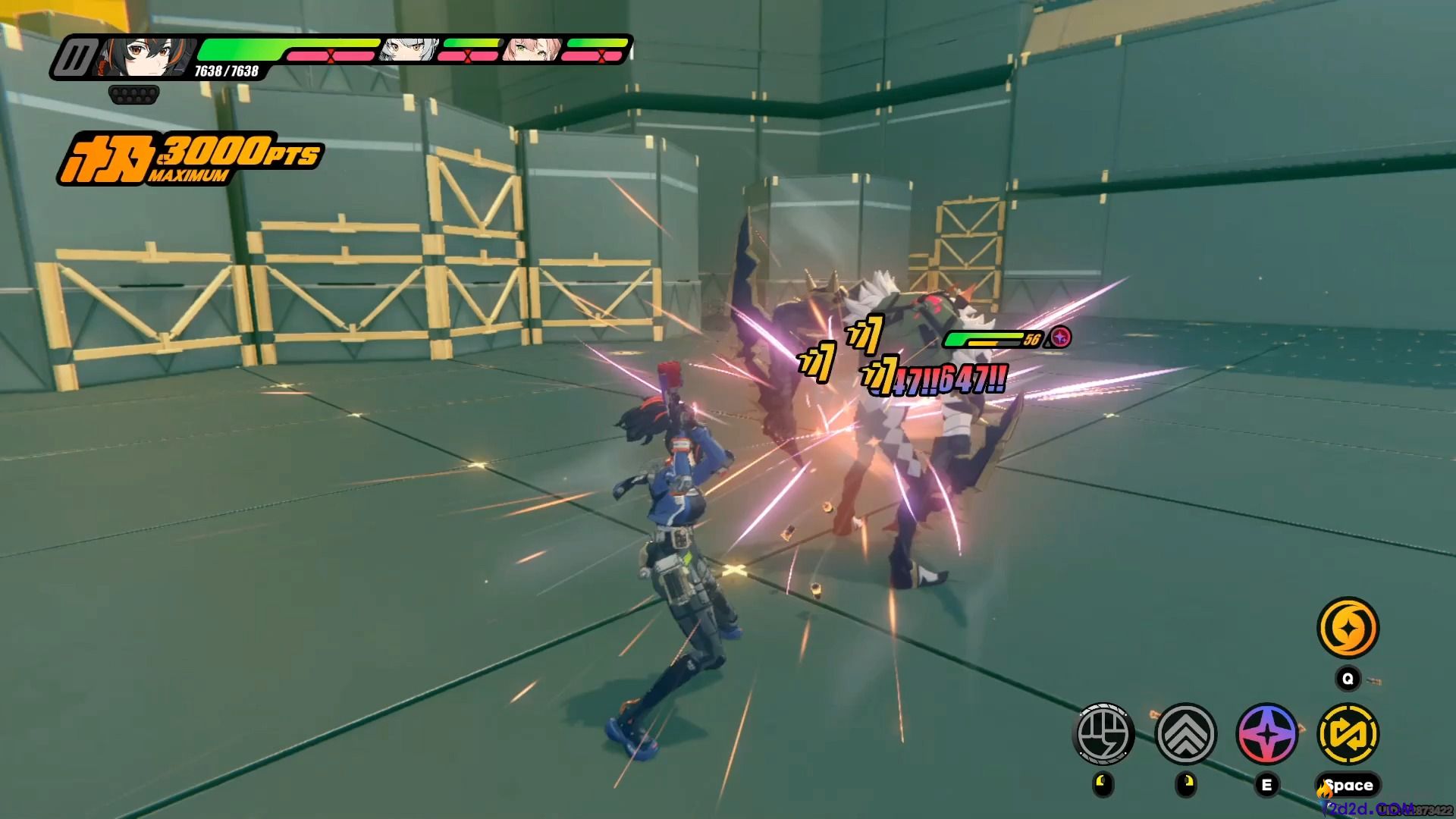Screen dimensions: 1456x819
Task: Trigger the purple star special attack
Action: click(1267, 733)
